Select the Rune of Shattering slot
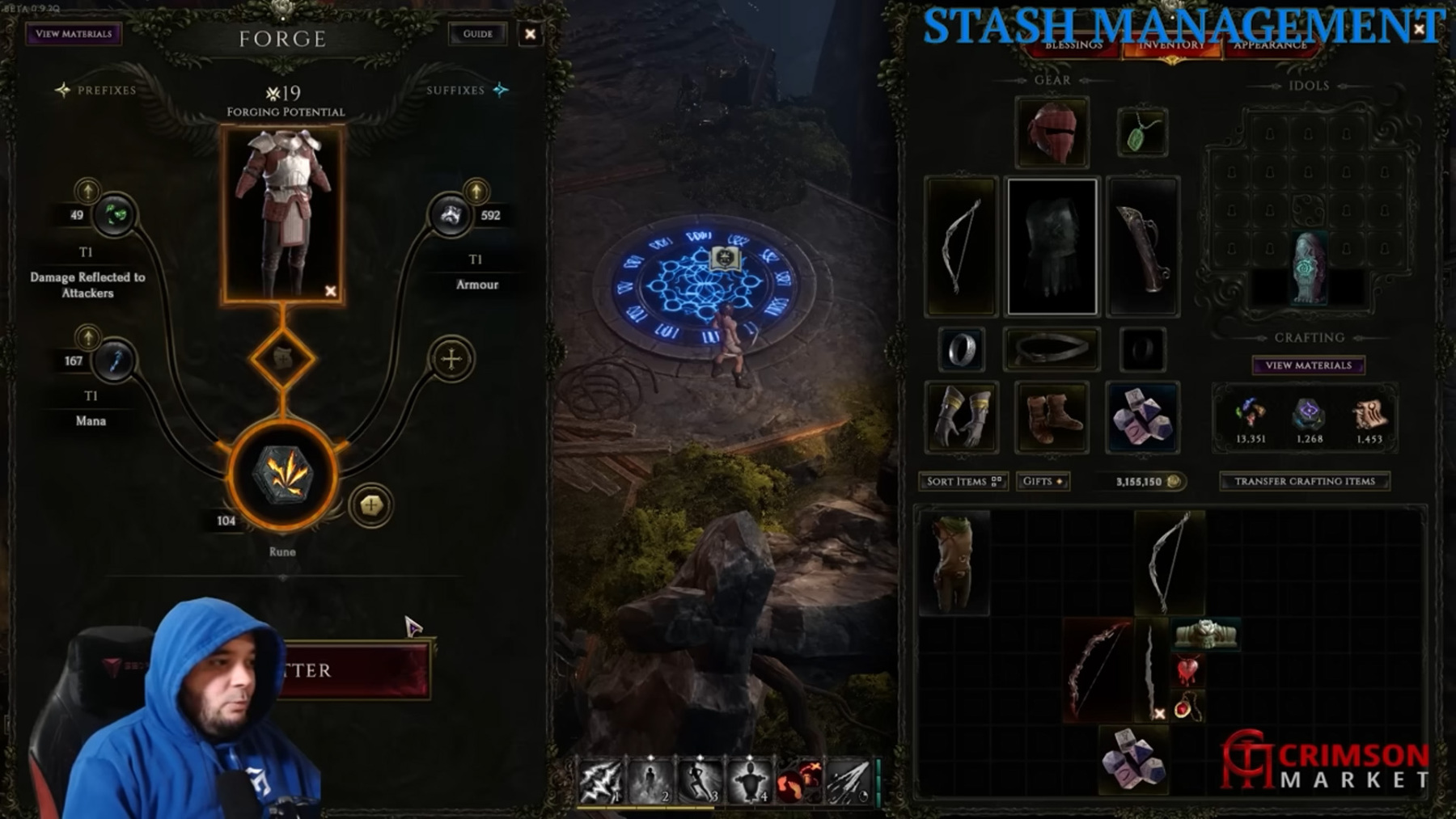Image resolution: width=1456 pixels, height=819 pixels. pos(282,475)
